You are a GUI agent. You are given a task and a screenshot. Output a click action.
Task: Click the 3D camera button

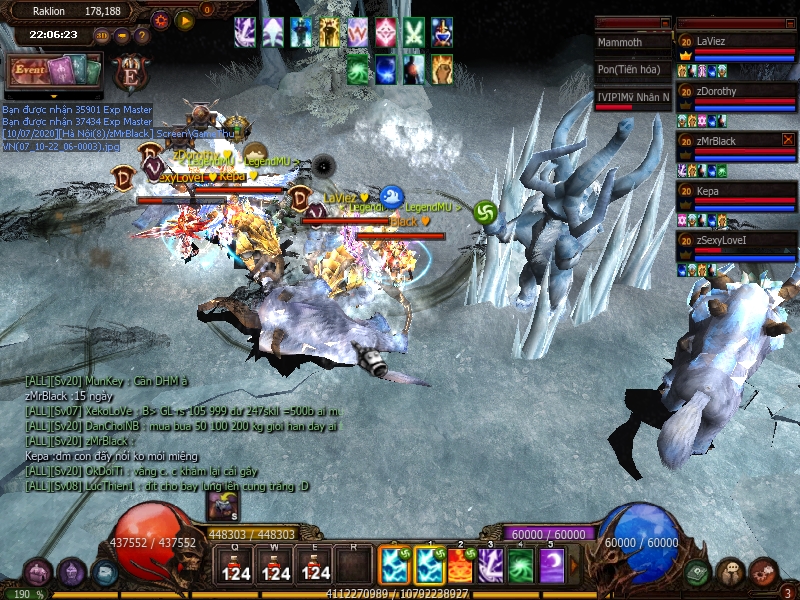(x=102, y=35)
